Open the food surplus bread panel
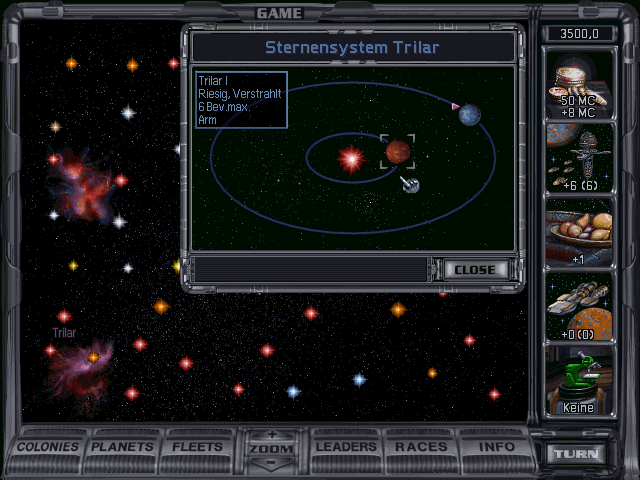Viewport: 640px width, 480px height. pos(579,232)
